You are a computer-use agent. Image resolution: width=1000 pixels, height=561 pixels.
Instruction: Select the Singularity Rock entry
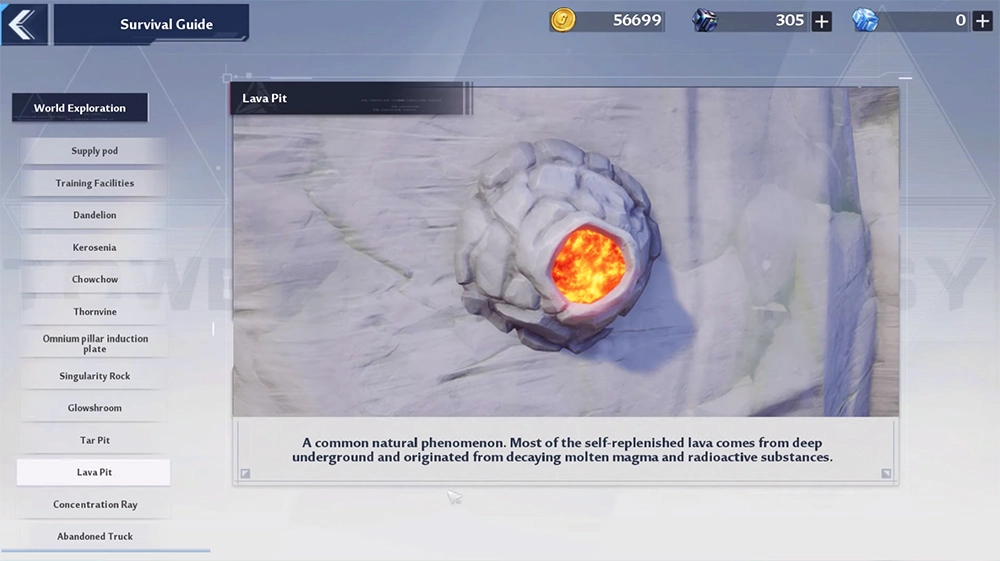click(94, 376)
